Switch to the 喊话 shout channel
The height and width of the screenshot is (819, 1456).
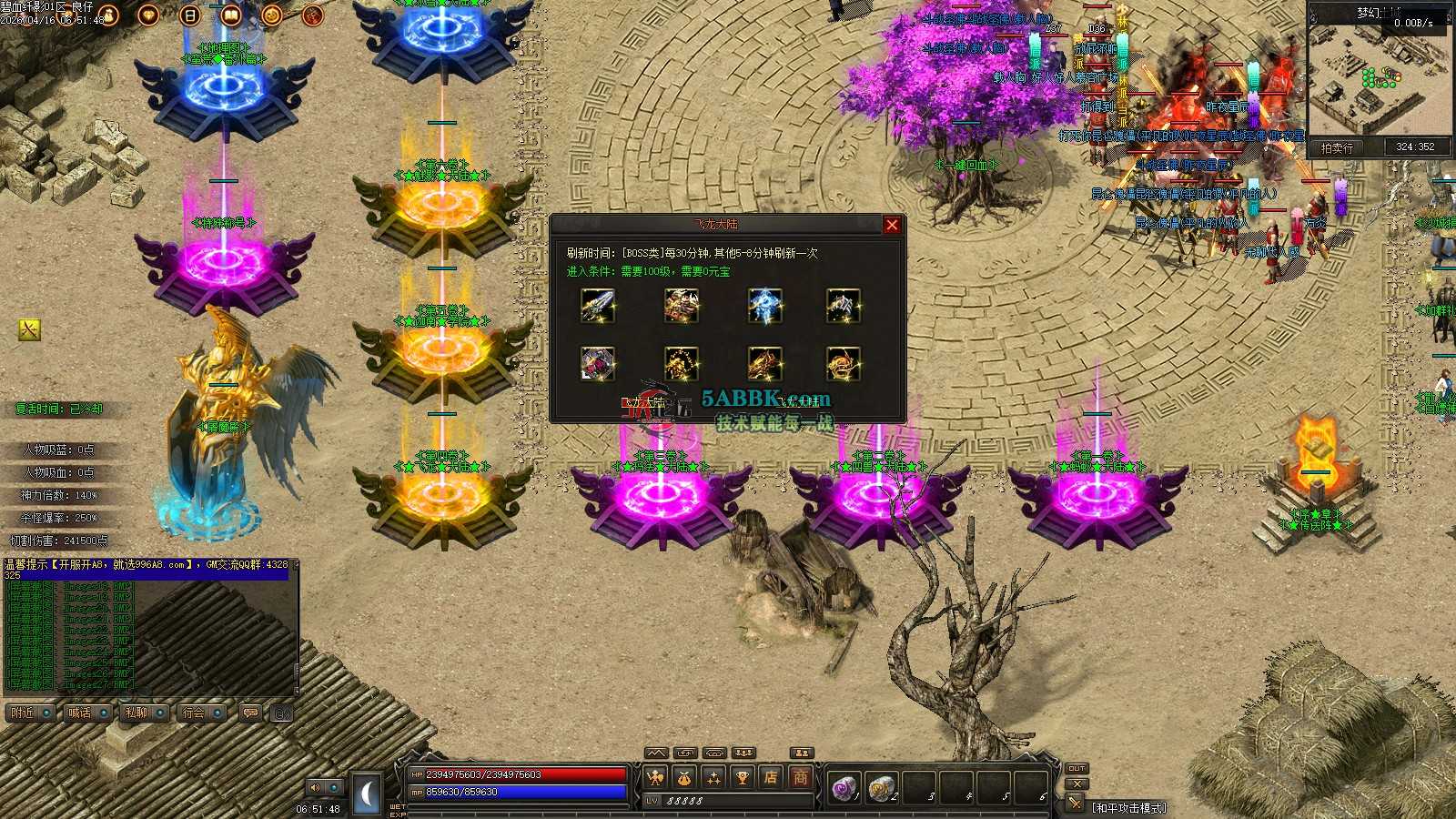click(x=87, y=713)
